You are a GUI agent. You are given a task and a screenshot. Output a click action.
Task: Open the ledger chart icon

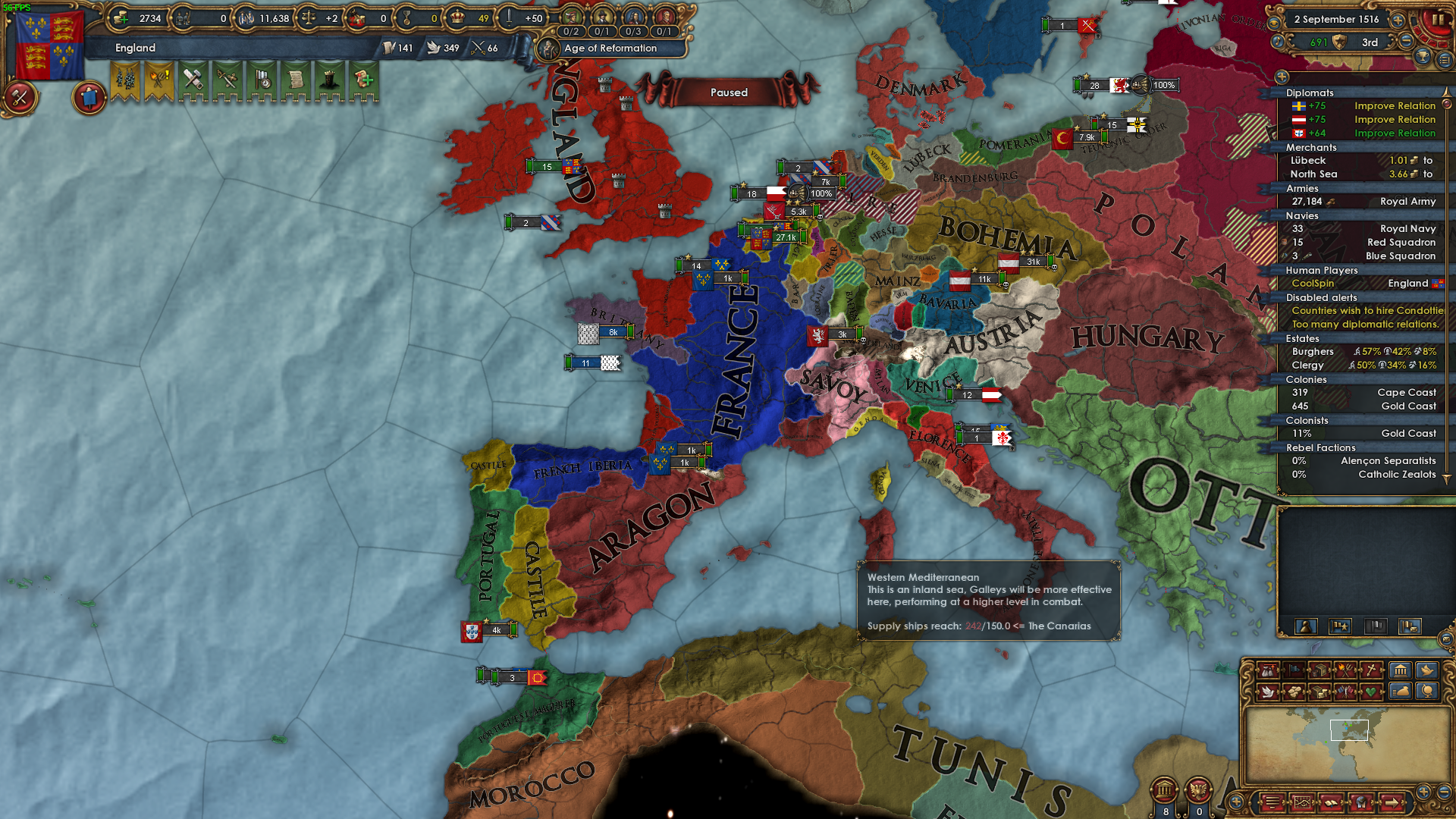pyautogui.click(x=1303, y=804)
